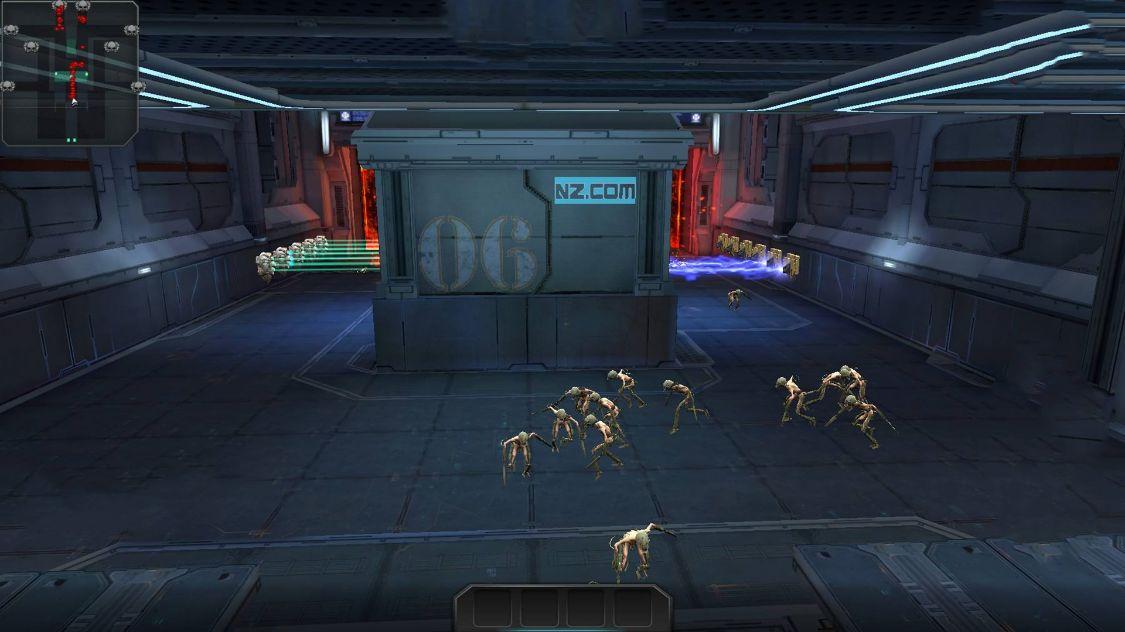Screen dimensions: 1125x632
Task: Click the minimap with skull markers
Action: [x=69, y=72]
